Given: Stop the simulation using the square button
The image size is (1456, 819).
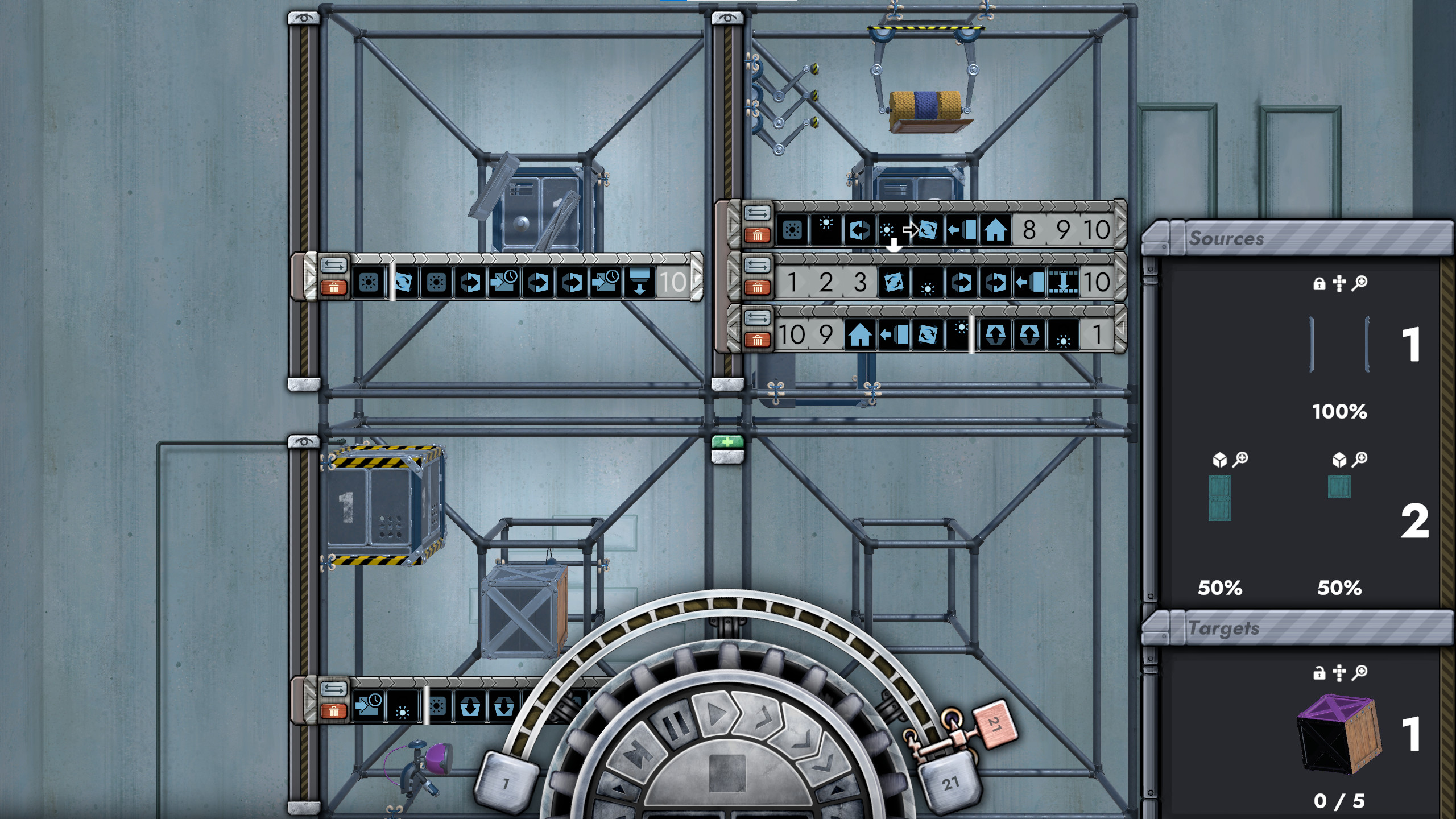Looking at the screenshot, I should [x=727, y=772].
